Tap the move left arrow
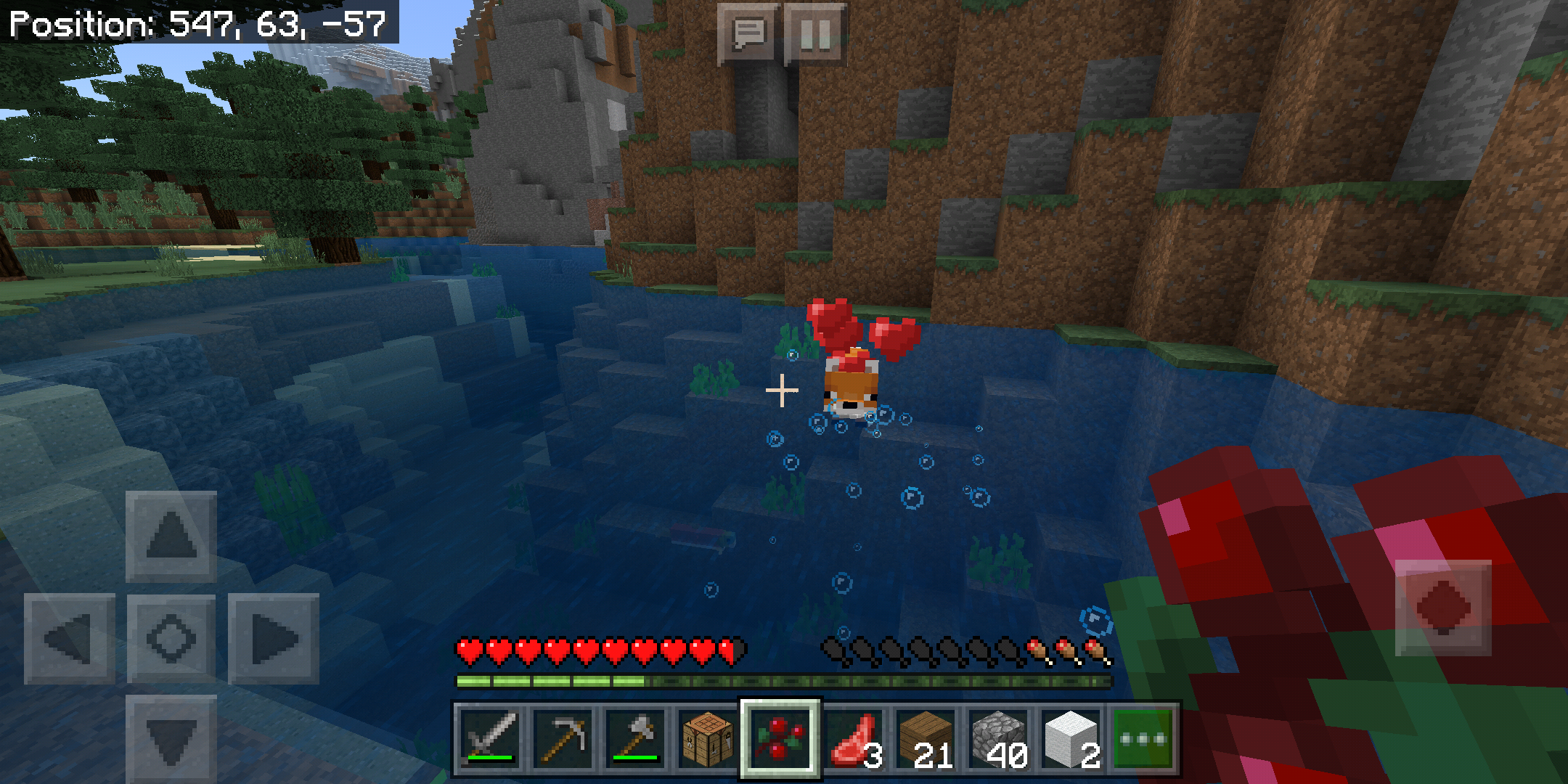The width and height of the screenshot is (1568, 784). click(x=70, y=639)
